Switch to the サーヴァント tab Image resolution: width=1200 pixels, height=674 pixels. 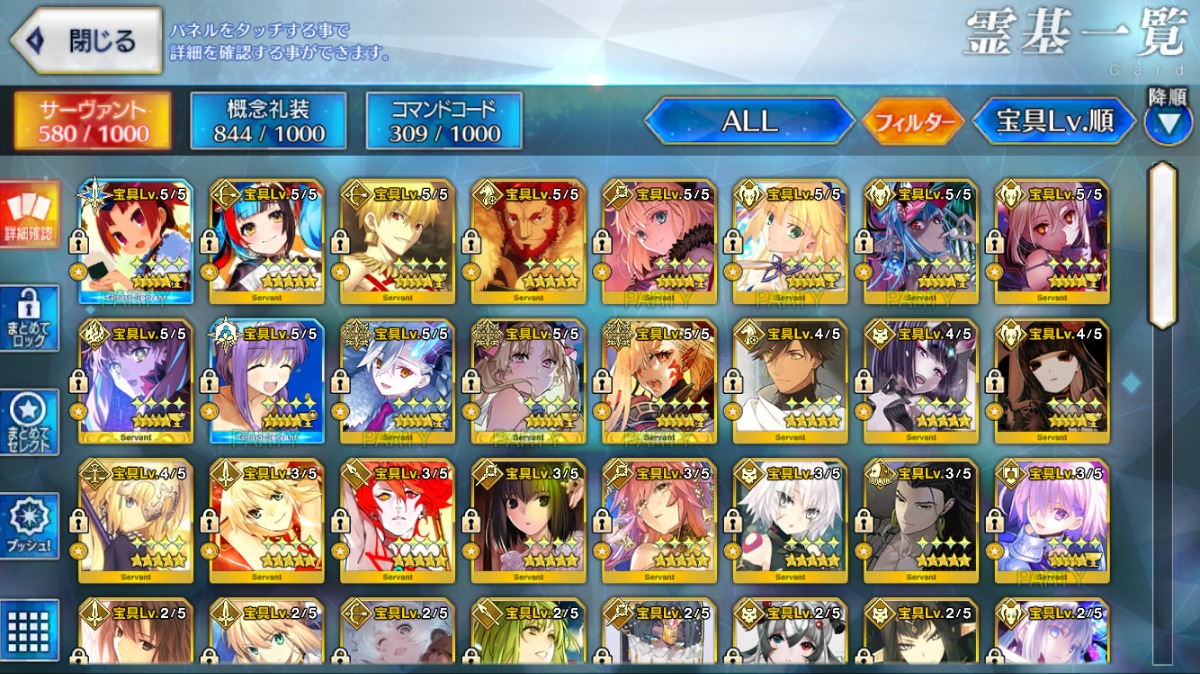93,121
